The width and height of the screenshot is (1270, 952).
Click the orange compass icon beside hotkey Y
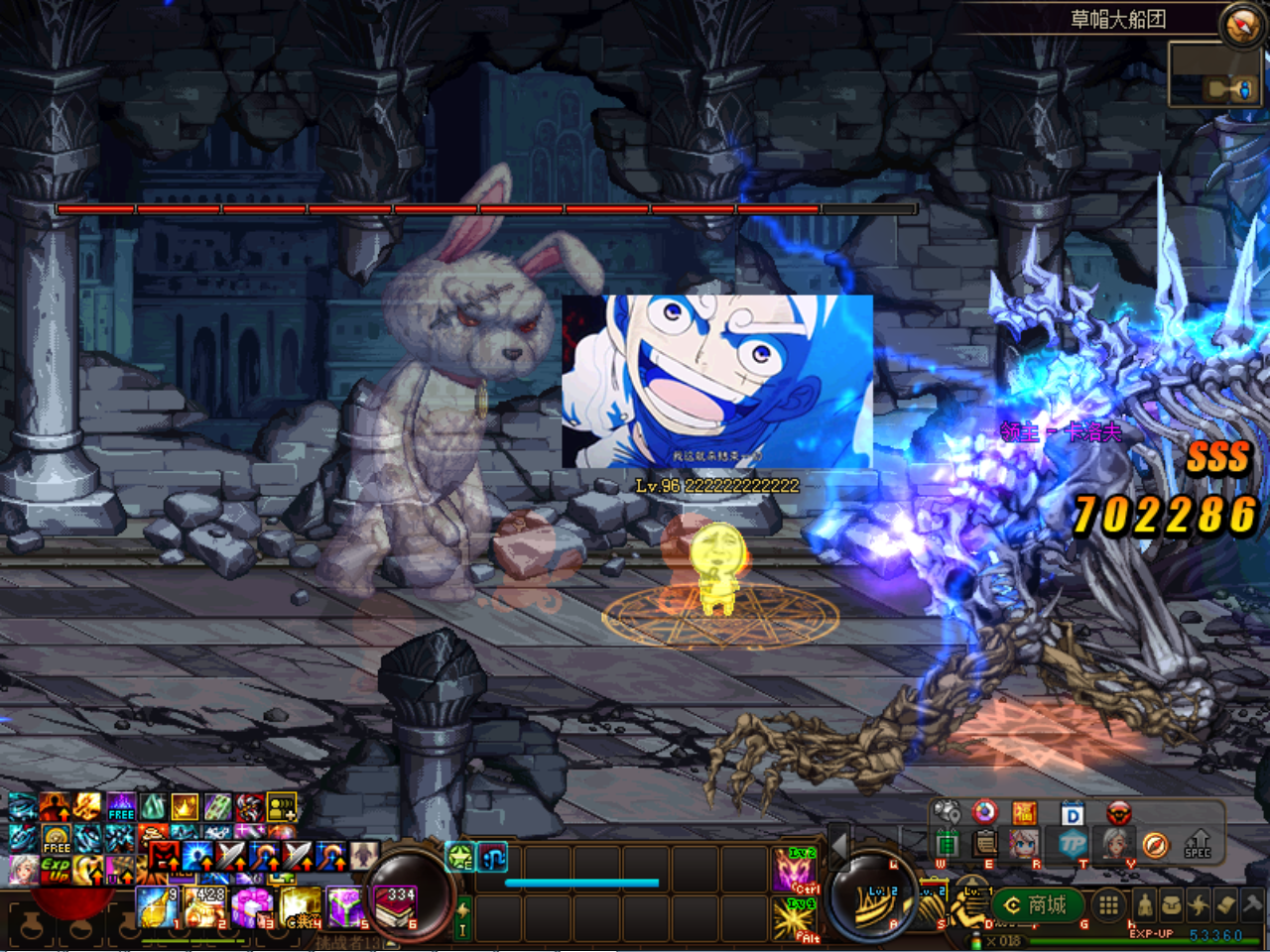(x=1155, y=843)
